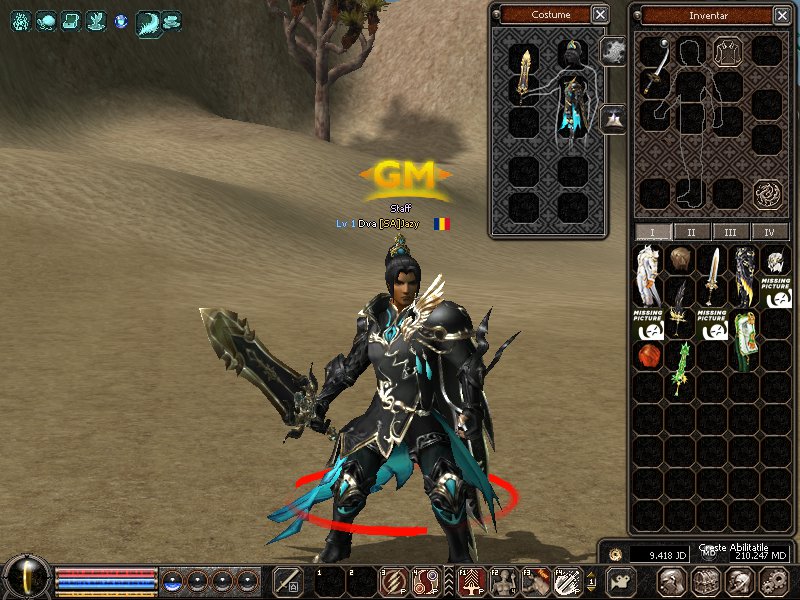Show inventory page IV
This screenshot has height=600, width=800.
(769, 232)
